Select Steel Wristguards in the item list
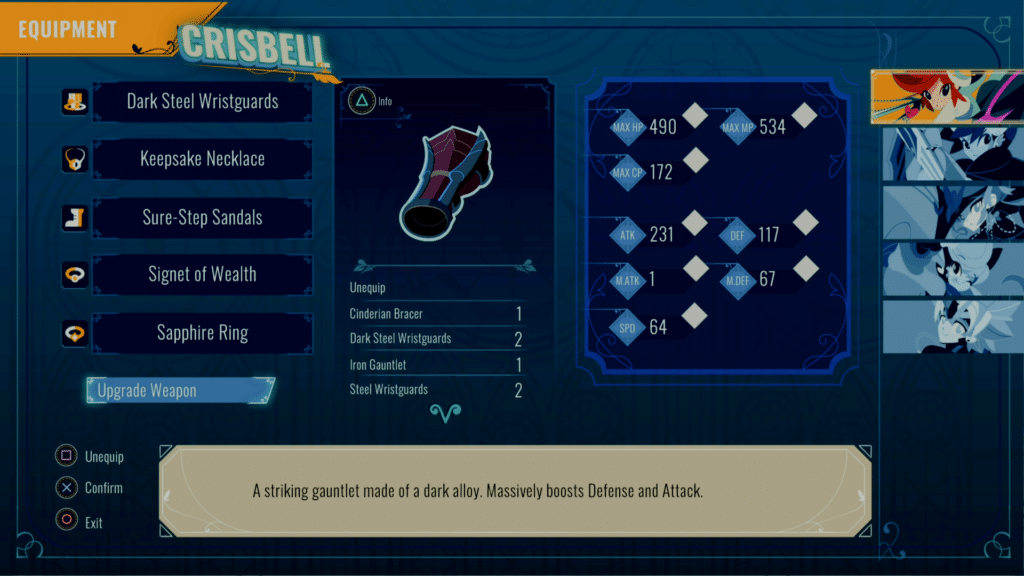The image size is (1024, 576). coord(436,390)
